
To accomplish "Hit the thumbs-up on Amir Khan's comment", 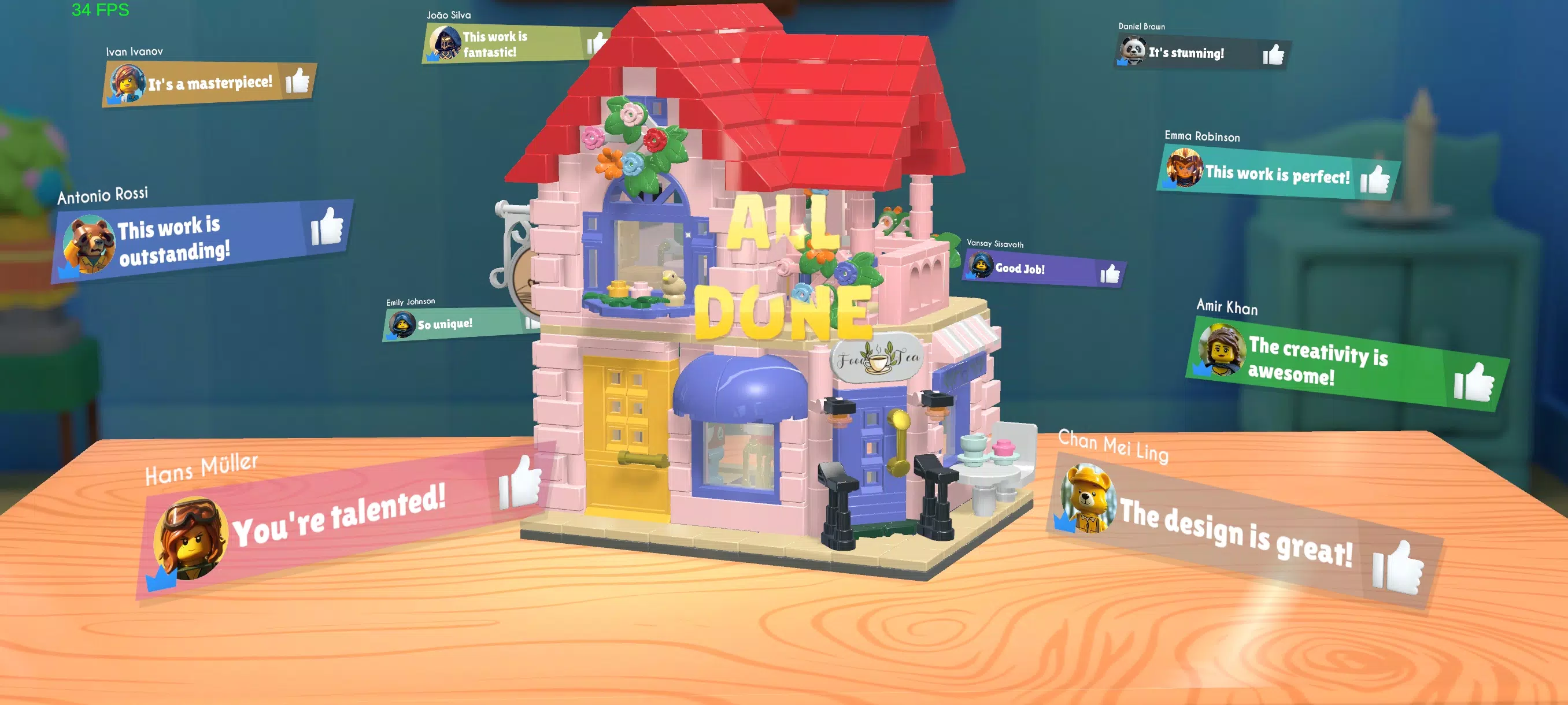I will click(1473, 382).
